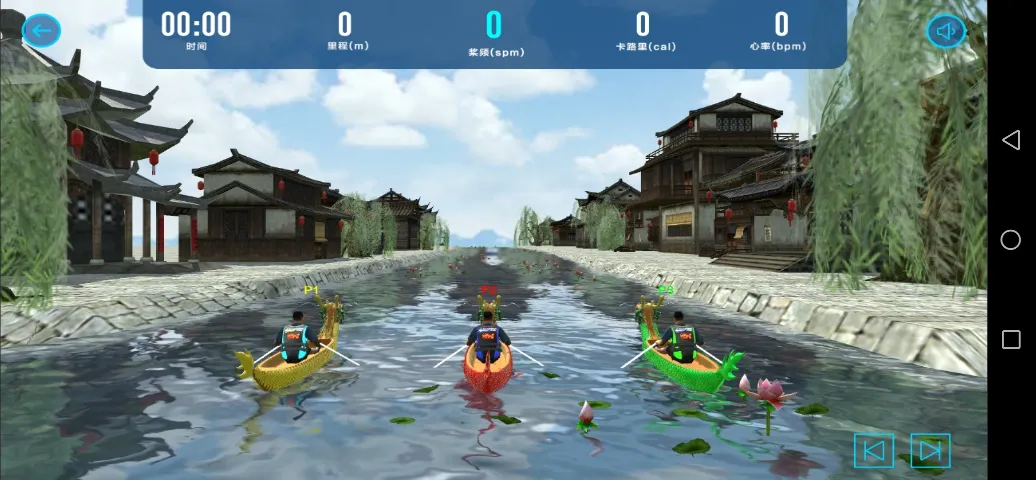Image resolution: width=1036 pixels, height=480 pixels.
Task: Skip to the previous scene
Action: (x=873, y=451)
